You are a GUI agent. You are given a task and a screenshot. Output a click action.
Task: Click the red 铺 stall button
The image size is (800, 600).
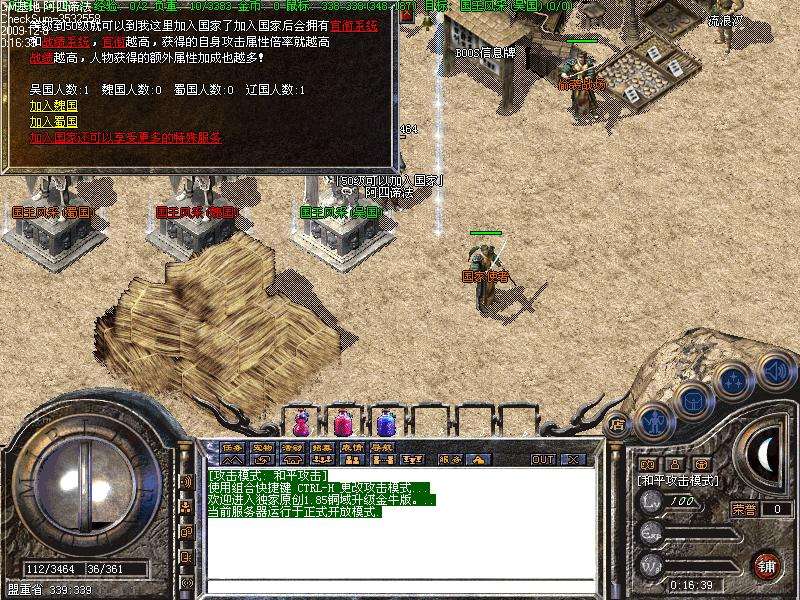[766, 565]
